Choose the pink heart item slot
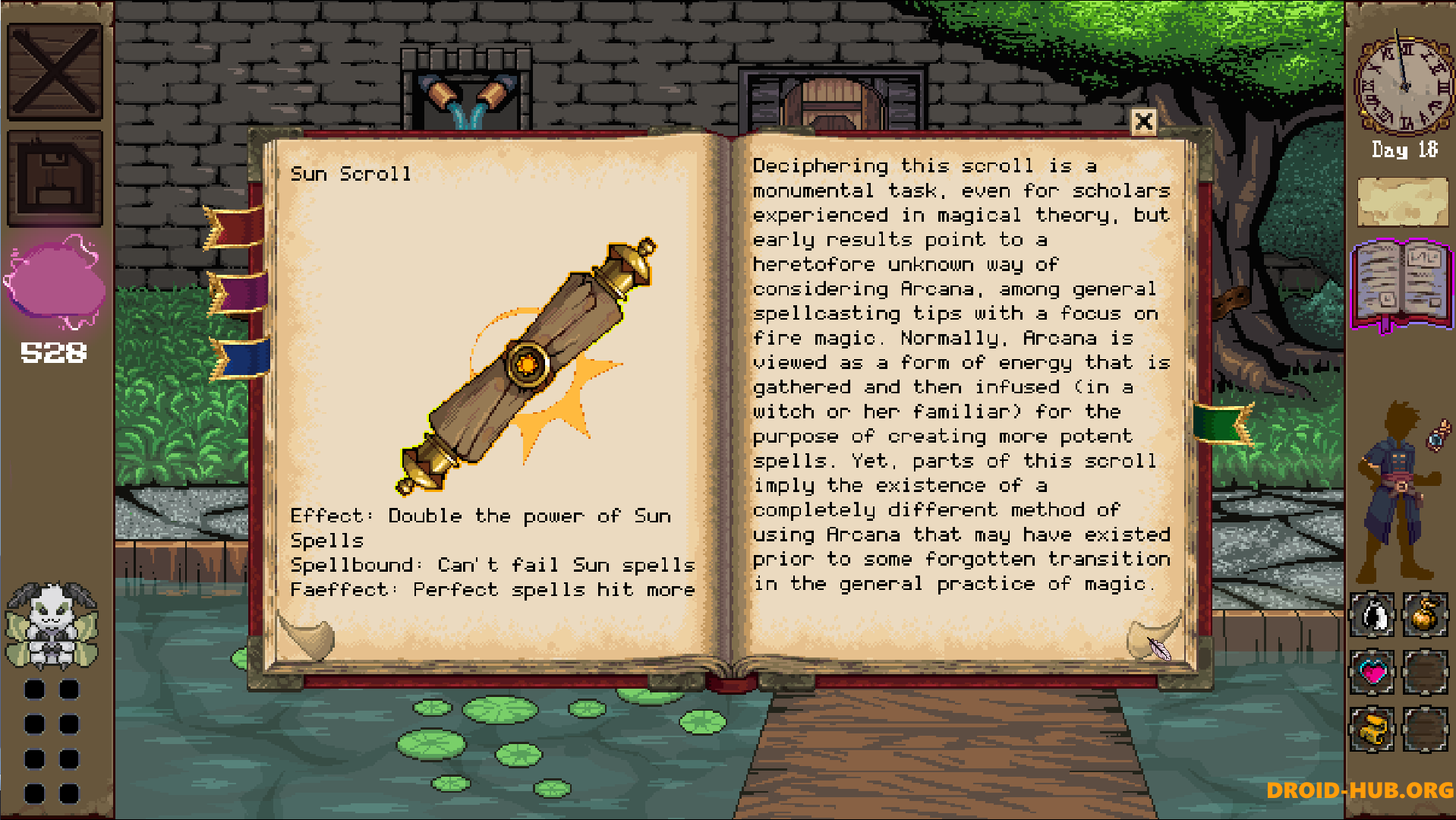Screen dimensions: 1456x820 [x=1372, y=673]
